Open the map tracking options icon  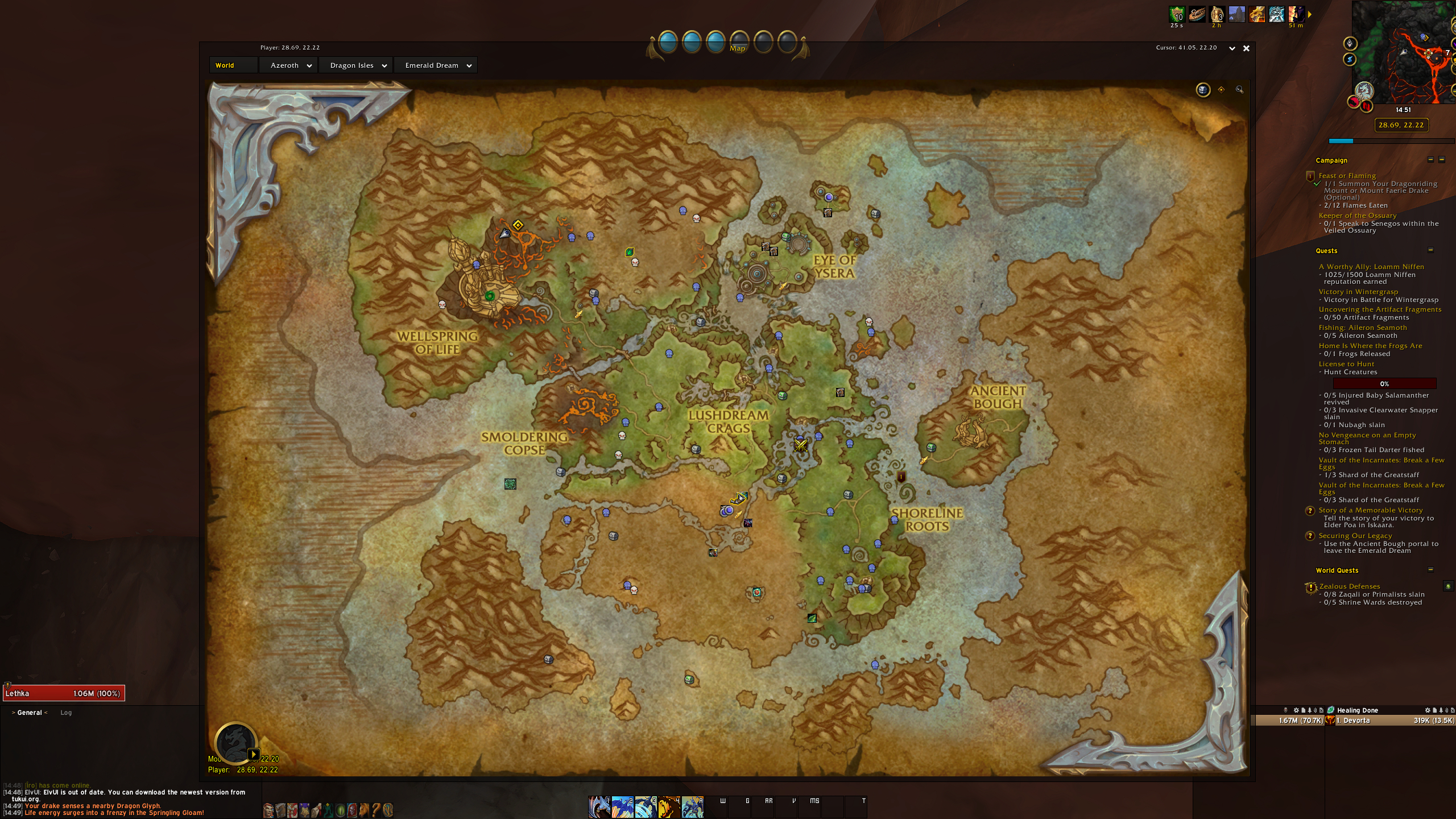pos(1203,90)
